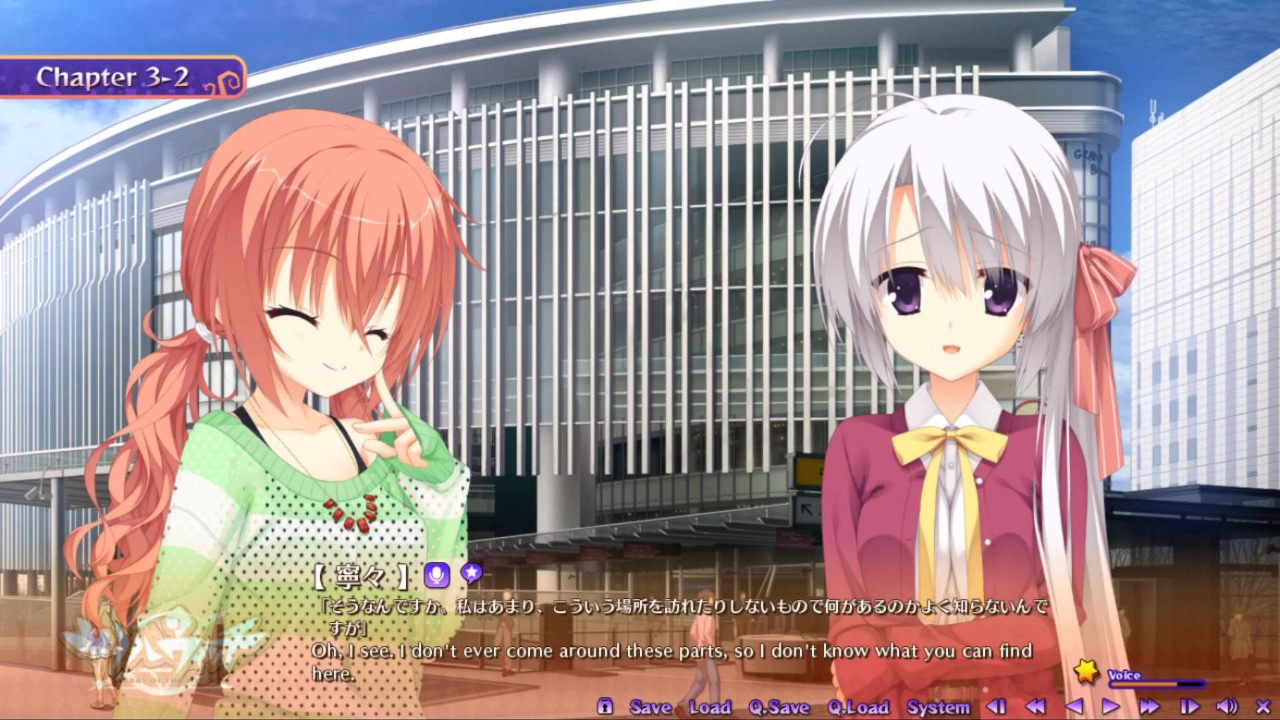
Task: Advance dialogue with the right-arrow play icon
Action: pos(1111,707)
